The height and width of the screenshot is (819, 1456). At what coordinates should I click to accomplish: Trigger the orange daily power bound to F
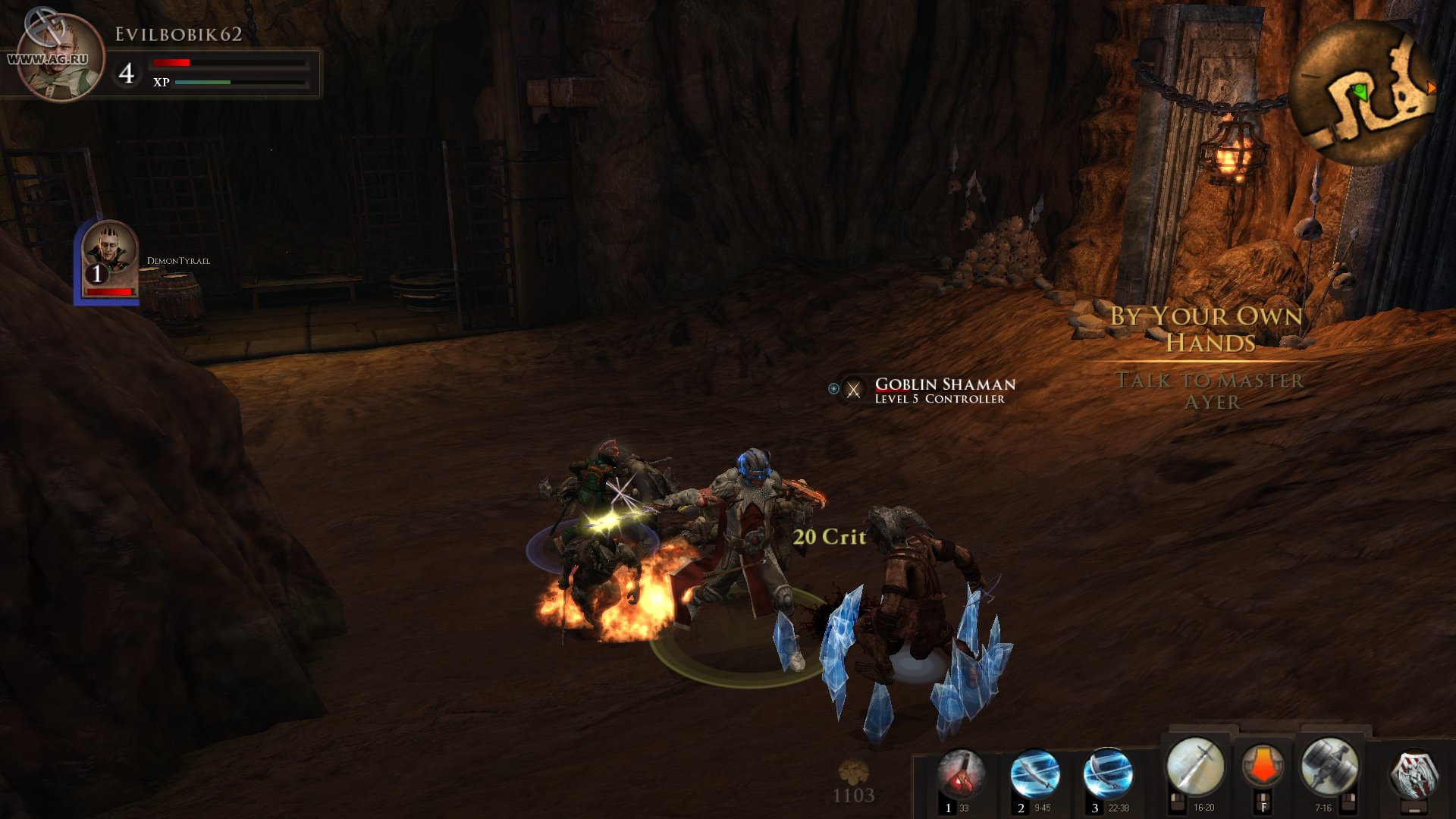coord(1264,766)
